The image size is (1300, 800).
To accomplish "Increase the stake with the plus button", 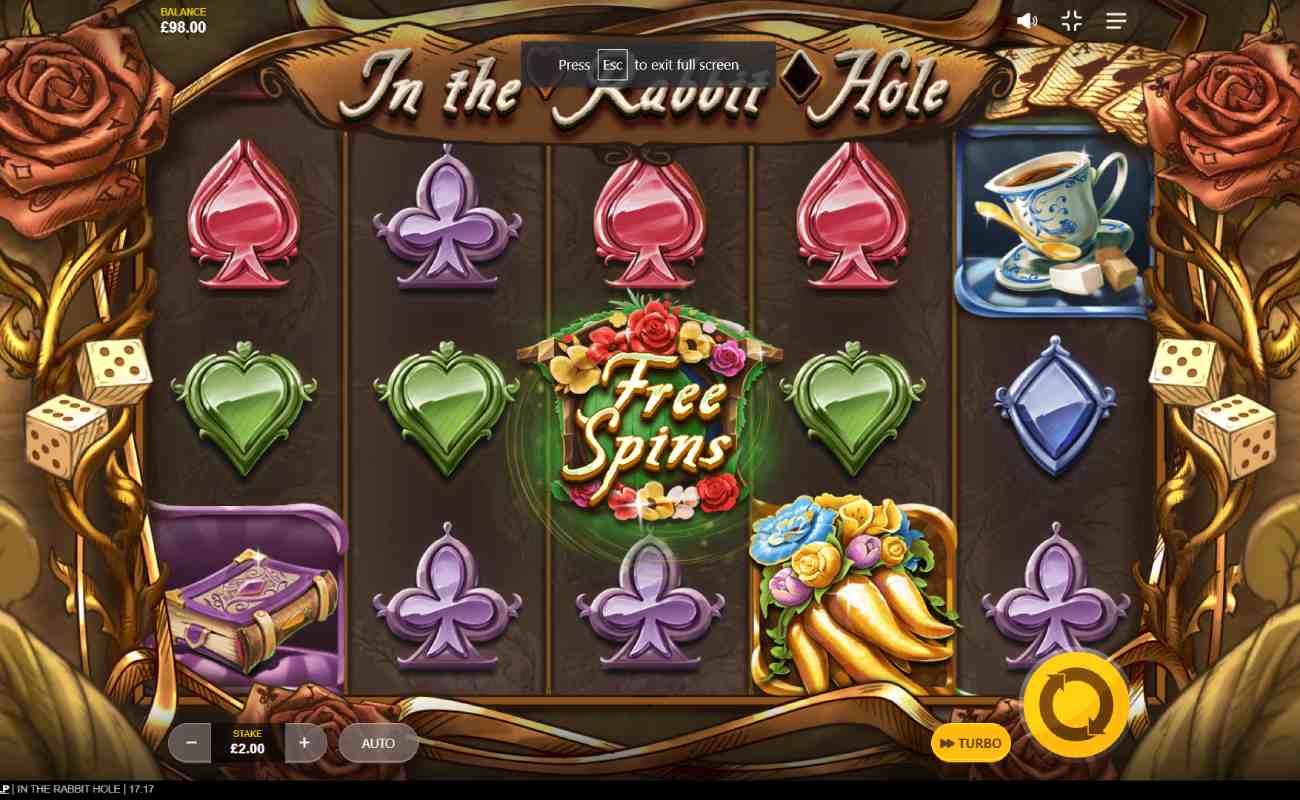I will 305,743.
